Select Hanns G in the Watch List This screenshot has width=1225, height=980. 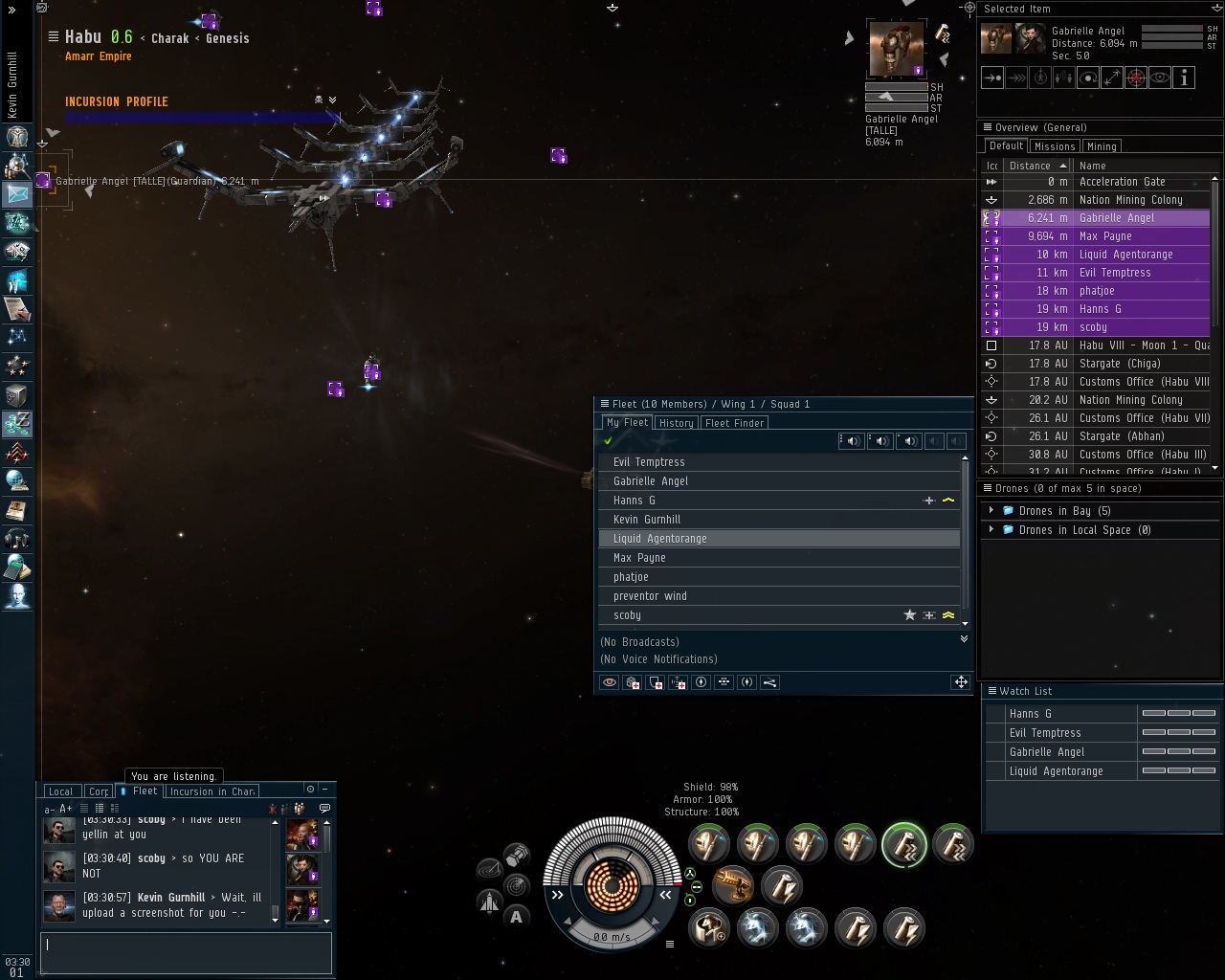click(1031, 714)
